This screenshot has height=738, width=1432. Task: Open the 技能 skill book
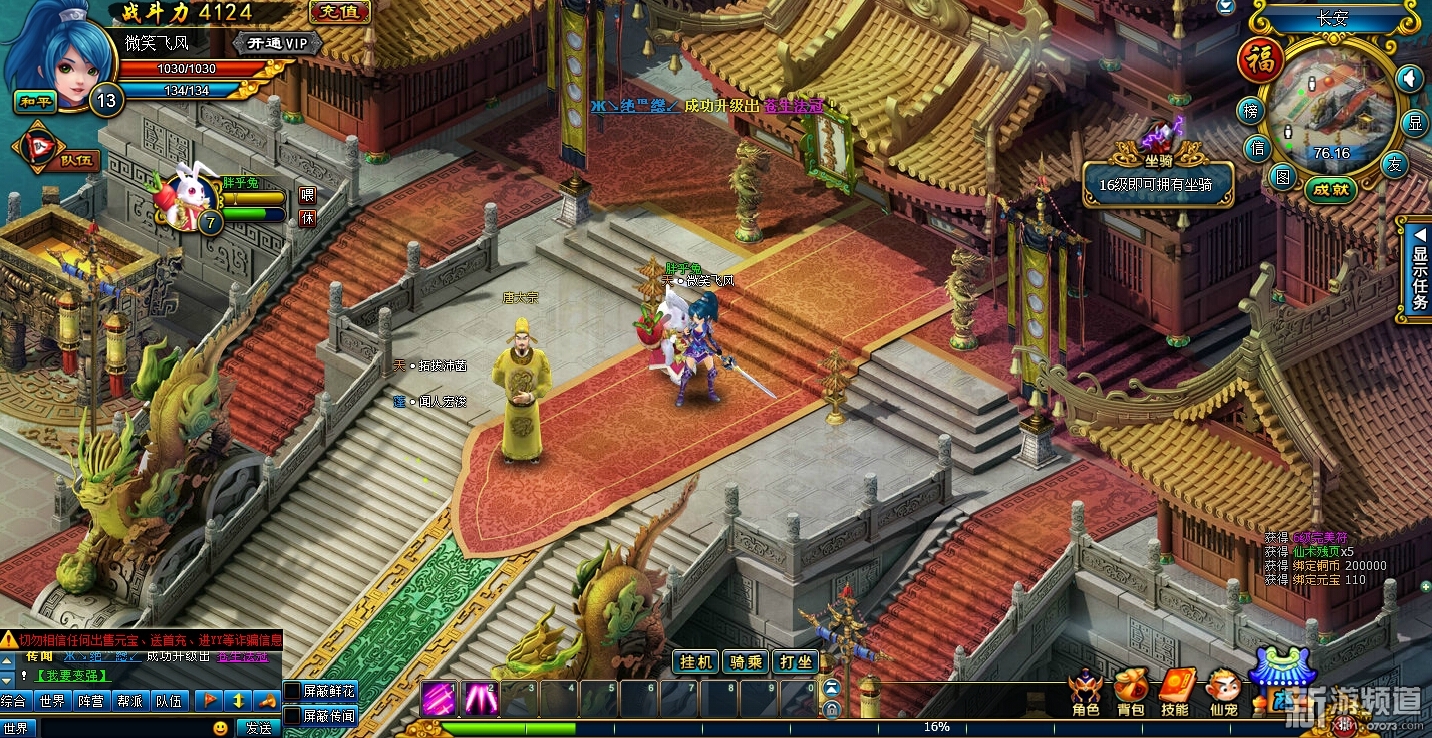coord(1175,694)
